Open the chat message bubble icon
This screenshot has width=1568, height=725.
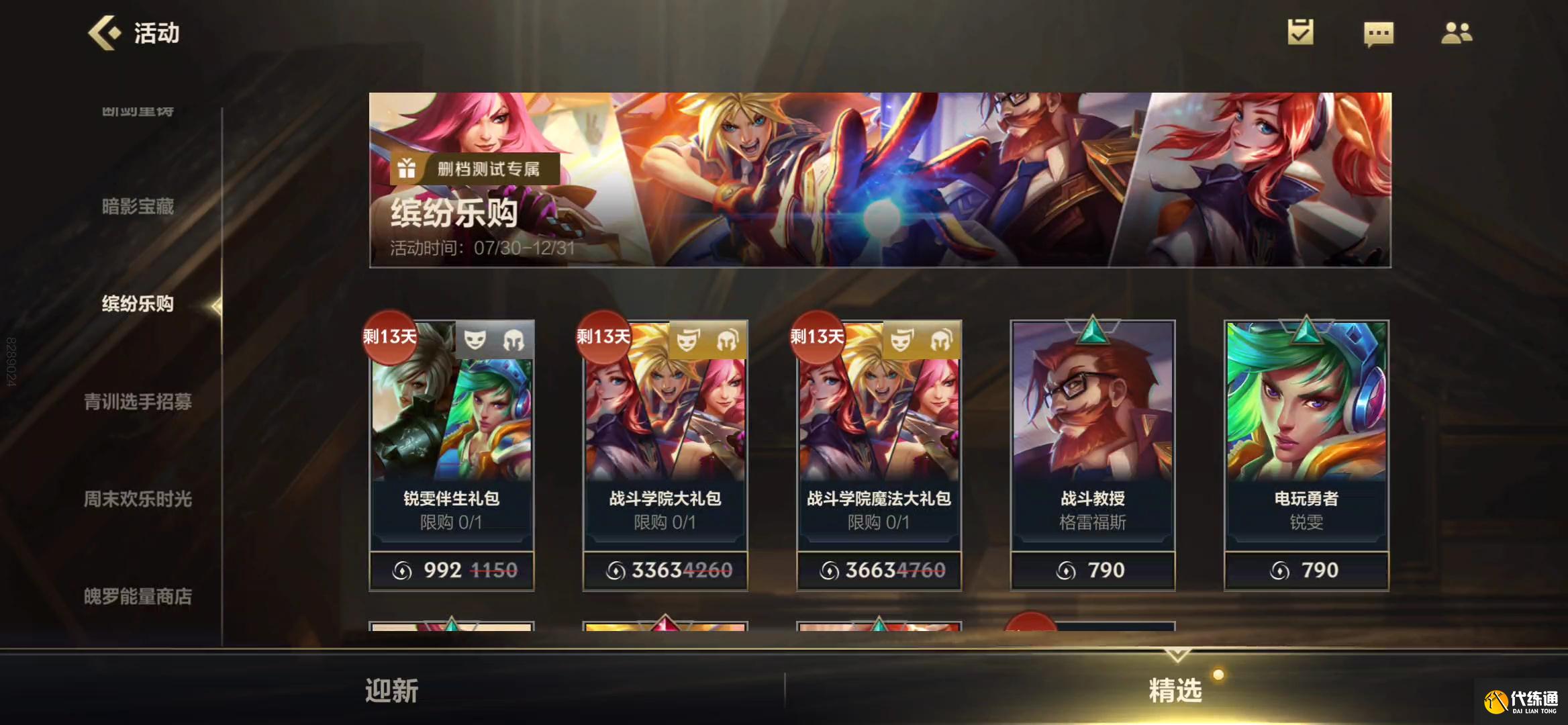click(1380, 32)
